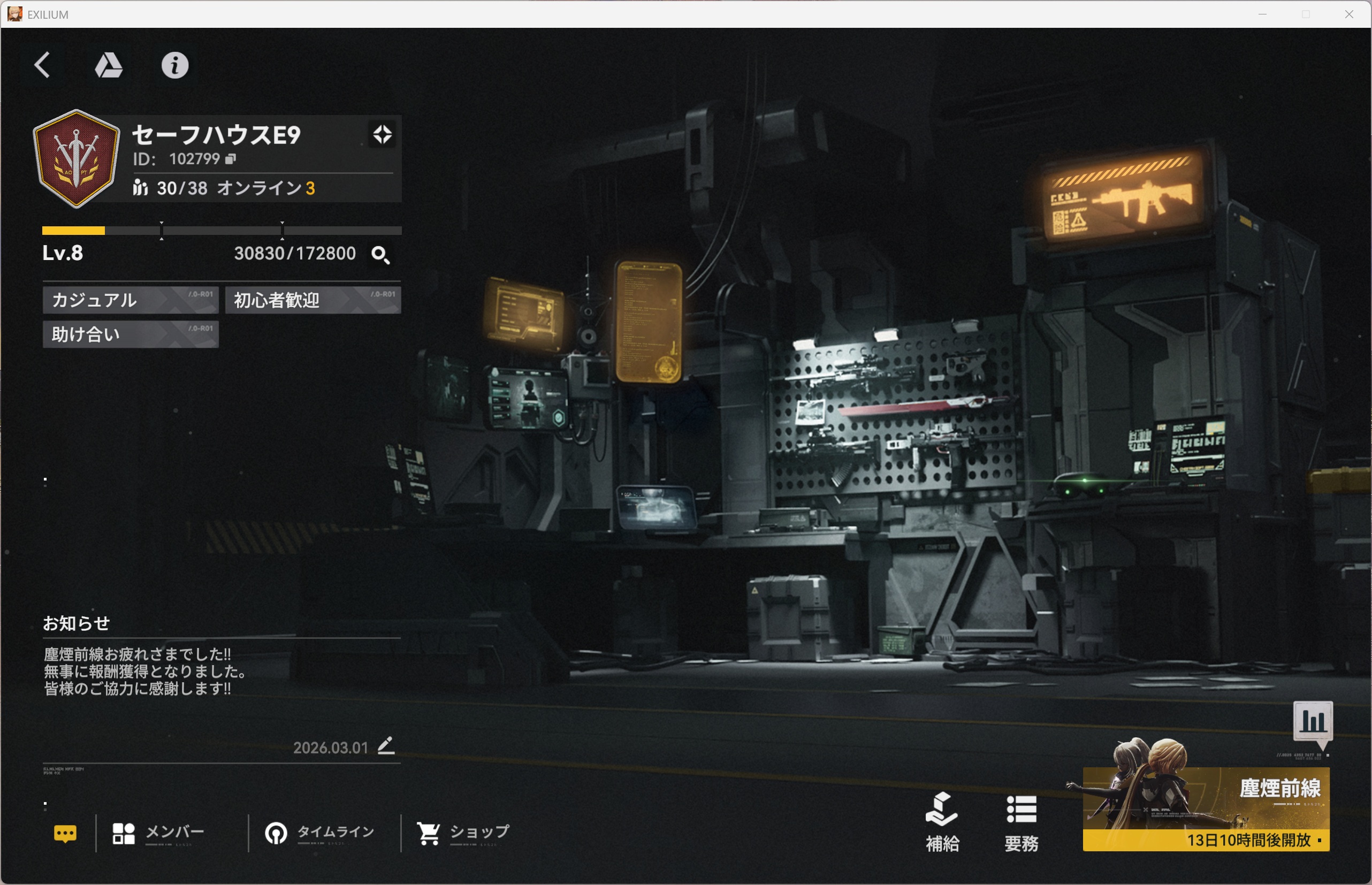The height and width of the screenshot is (885, 1372).
Task: Close the EXILIUM window
Action: (1349, 14)
